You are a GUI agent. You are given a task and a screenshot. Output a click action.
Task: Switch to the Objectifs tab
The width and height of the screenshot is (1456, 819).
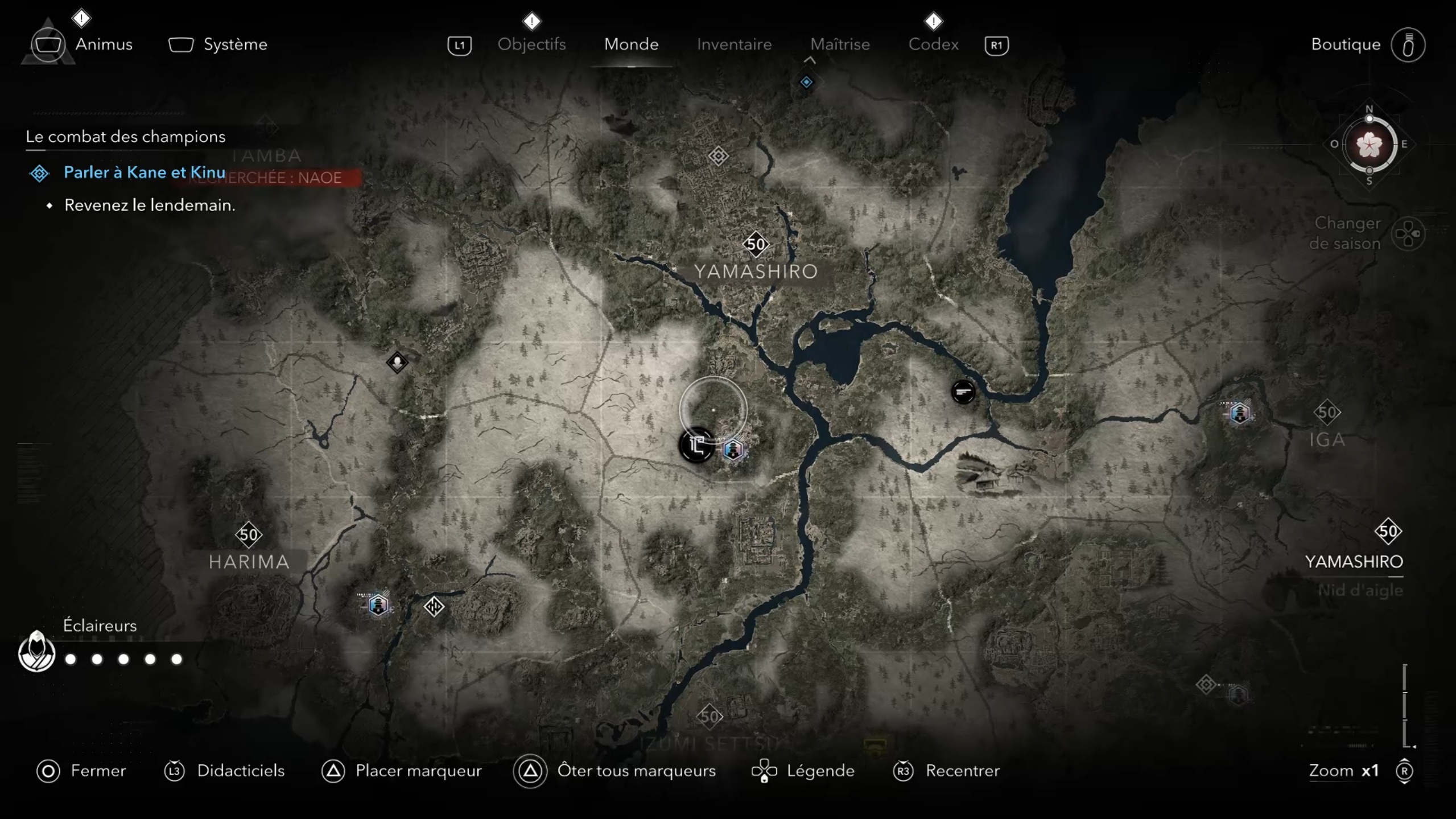tap(531, 44)
